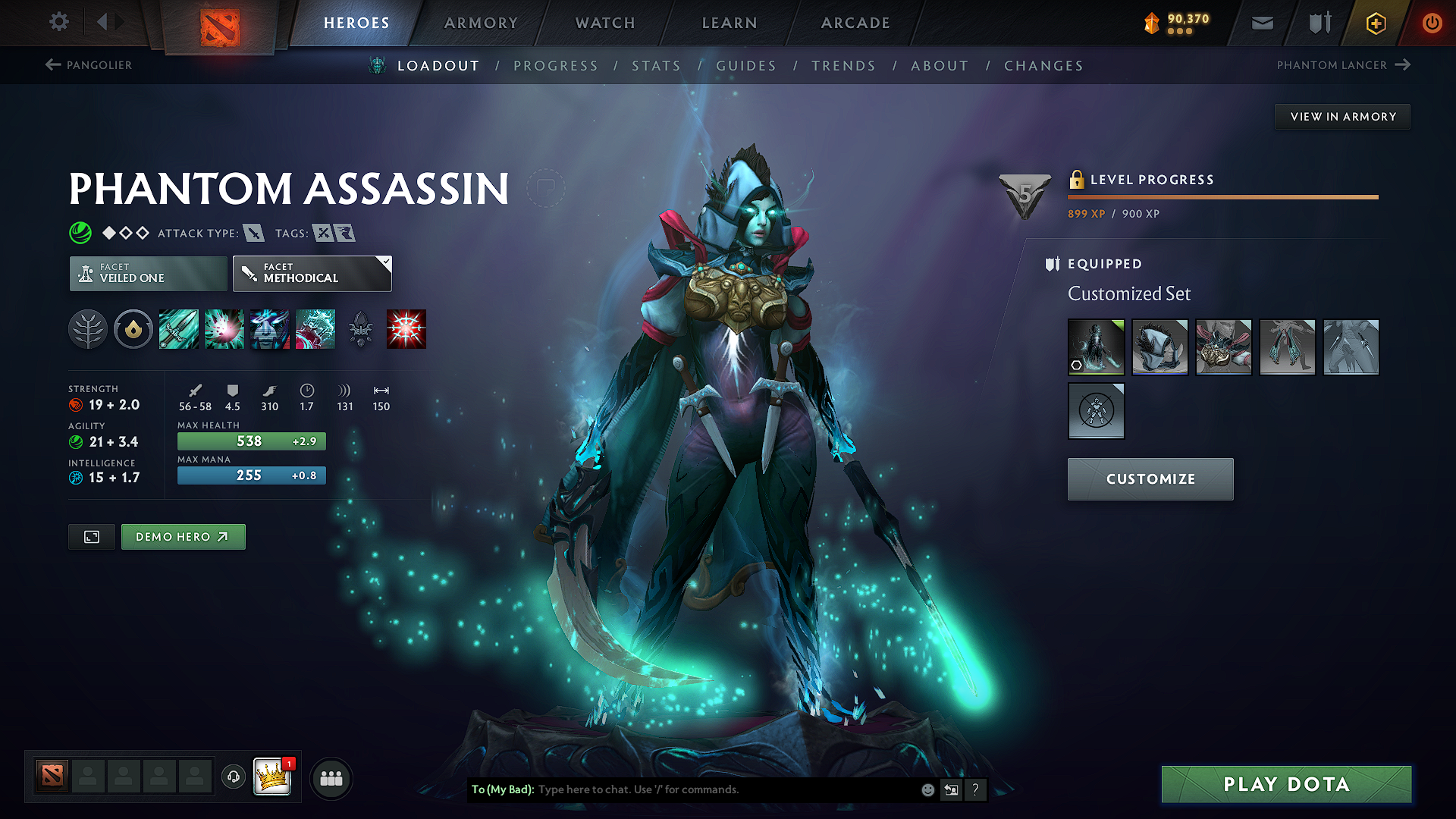Open the ARMORY menu
Viewport: 1456px width, 819px height.
(x=480, y=23)
